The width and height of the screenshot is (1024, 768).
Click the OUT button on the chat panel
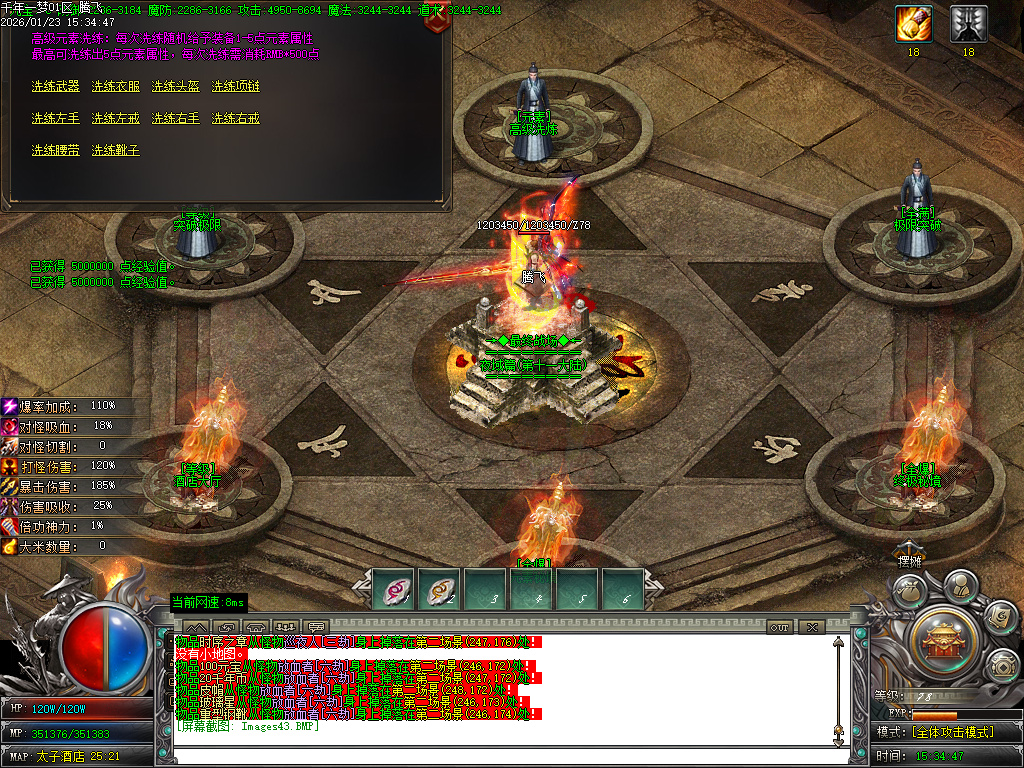point(780,628)
